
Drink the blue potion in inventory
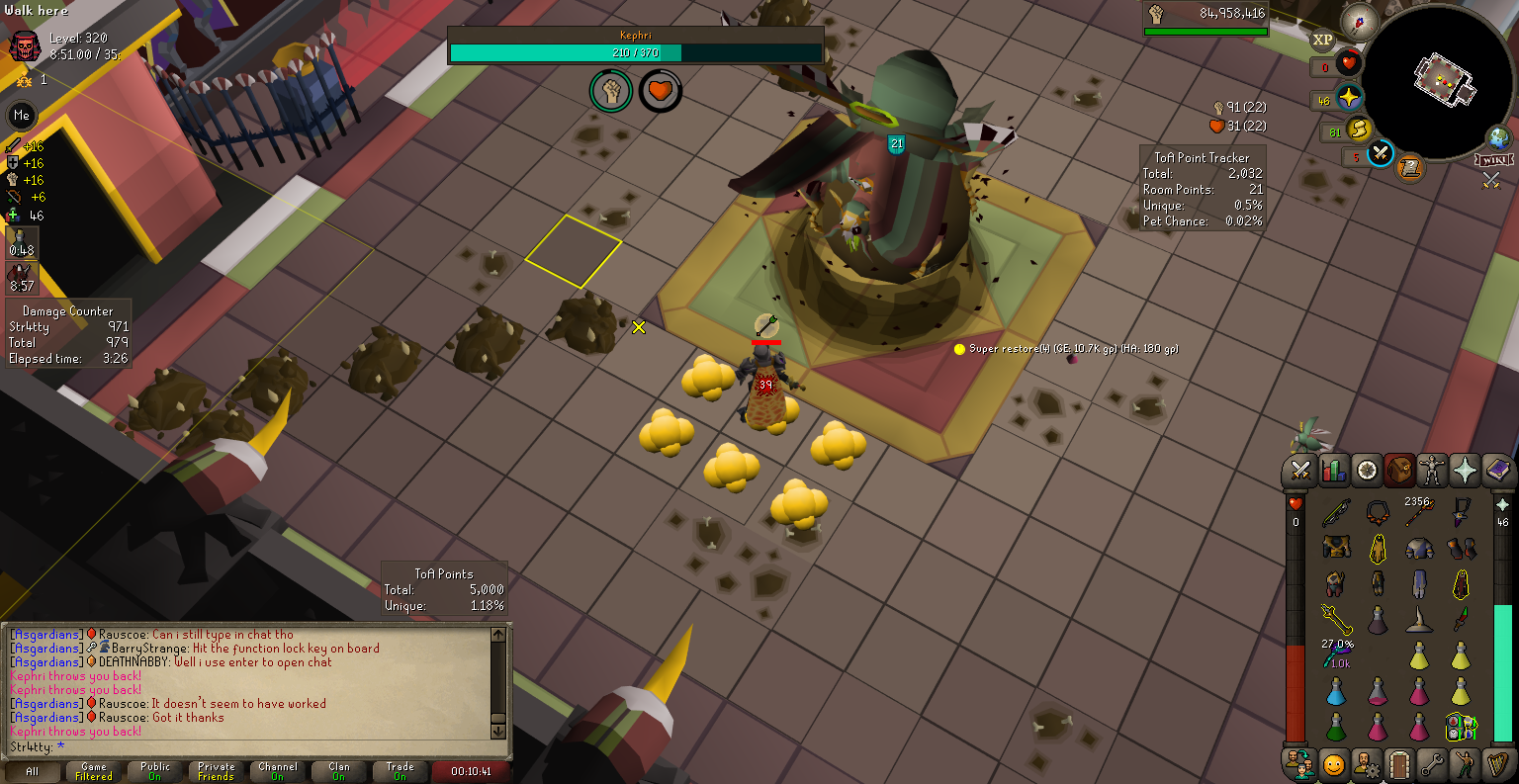[x=1336, y=693]
